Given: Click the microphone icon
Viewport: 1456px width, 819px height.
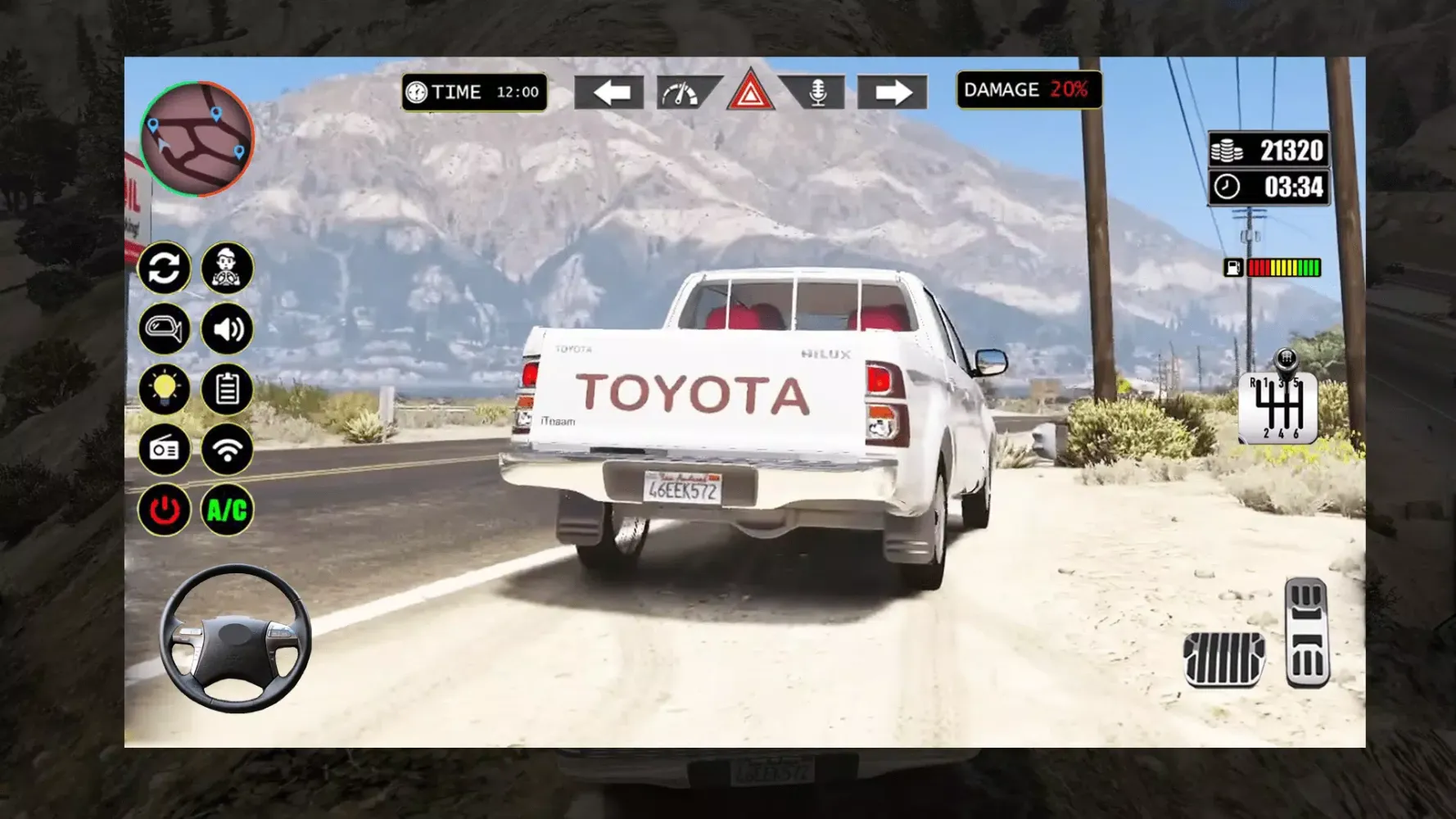Looking at the screenshot, I should point(816,92).
